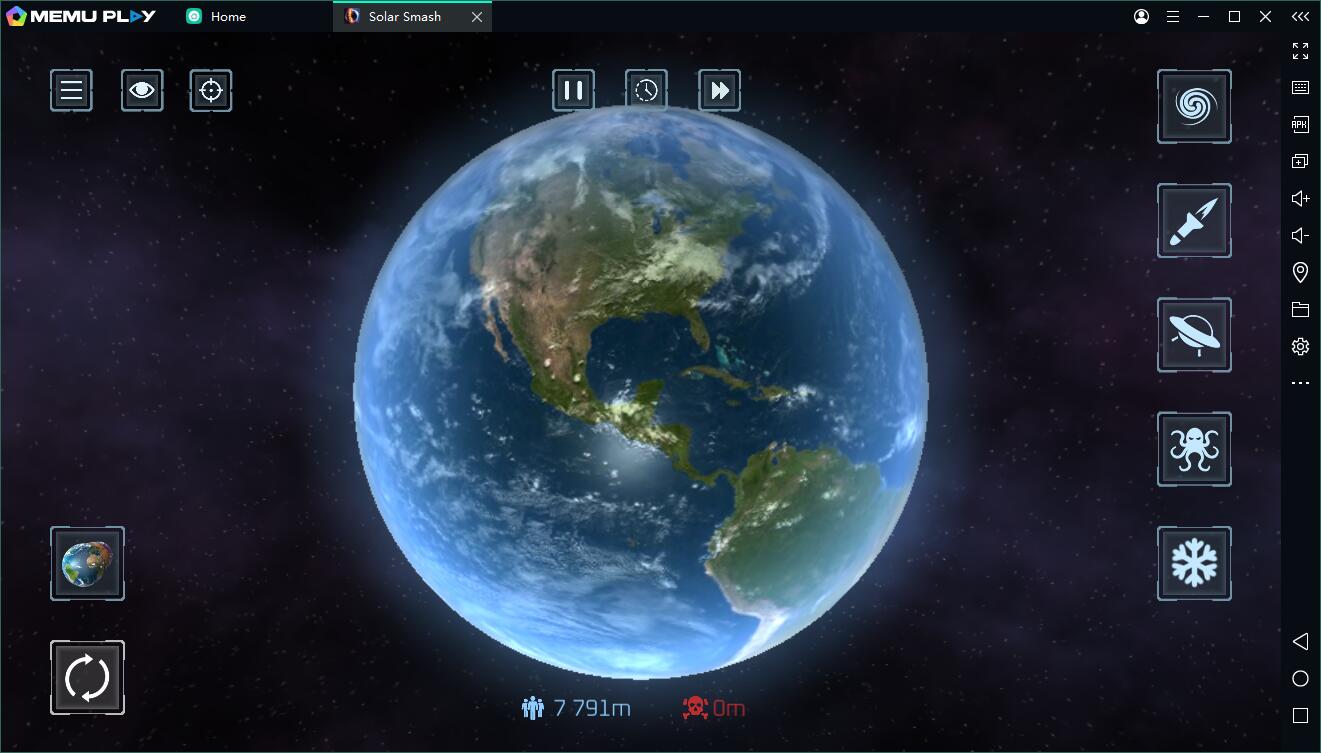Click the clock time control button
Screen dimensions: 1321x753
[x=646, y=91]
